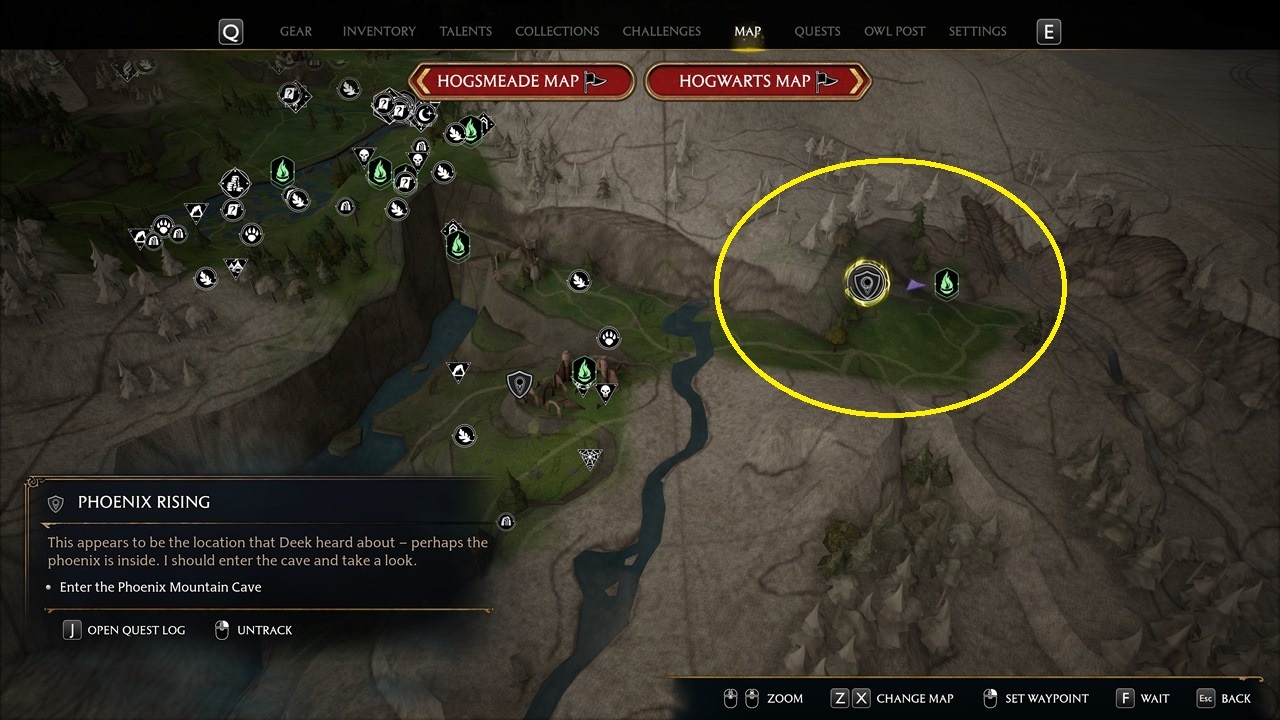Open the dark shield marker by the stone ruins
The image size is (1280, 720).
coord(518,383)
